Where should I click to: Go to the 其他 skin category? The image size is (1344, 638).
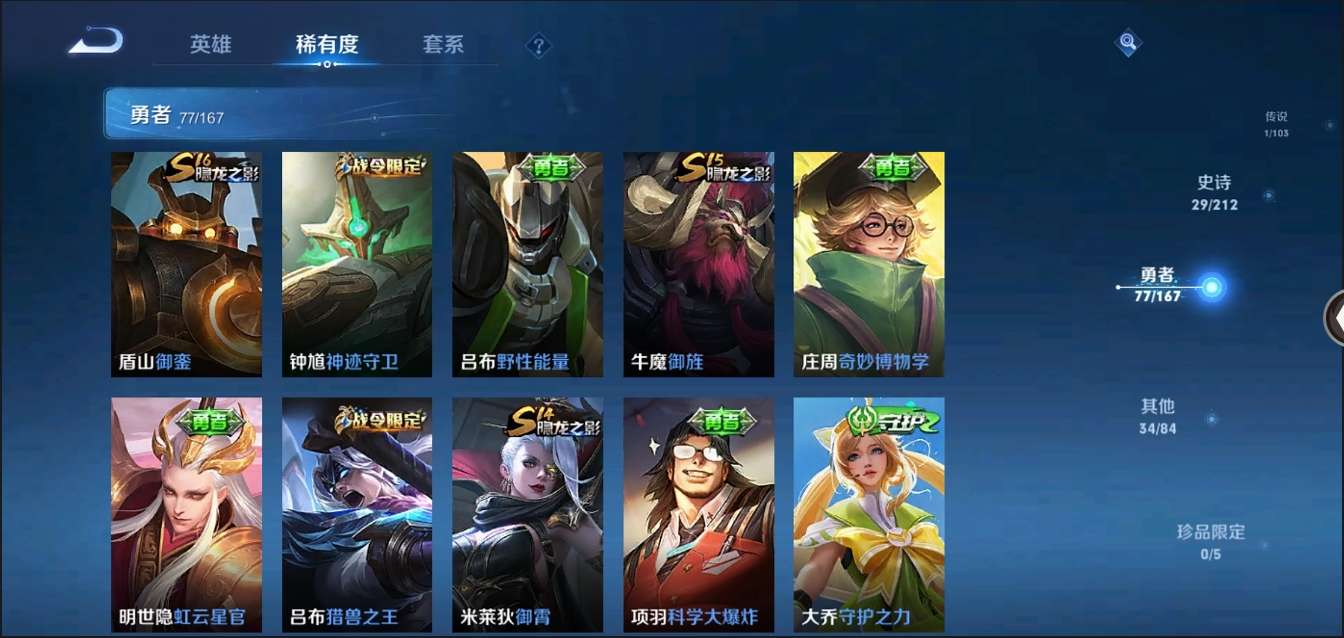click(1157, 416)
